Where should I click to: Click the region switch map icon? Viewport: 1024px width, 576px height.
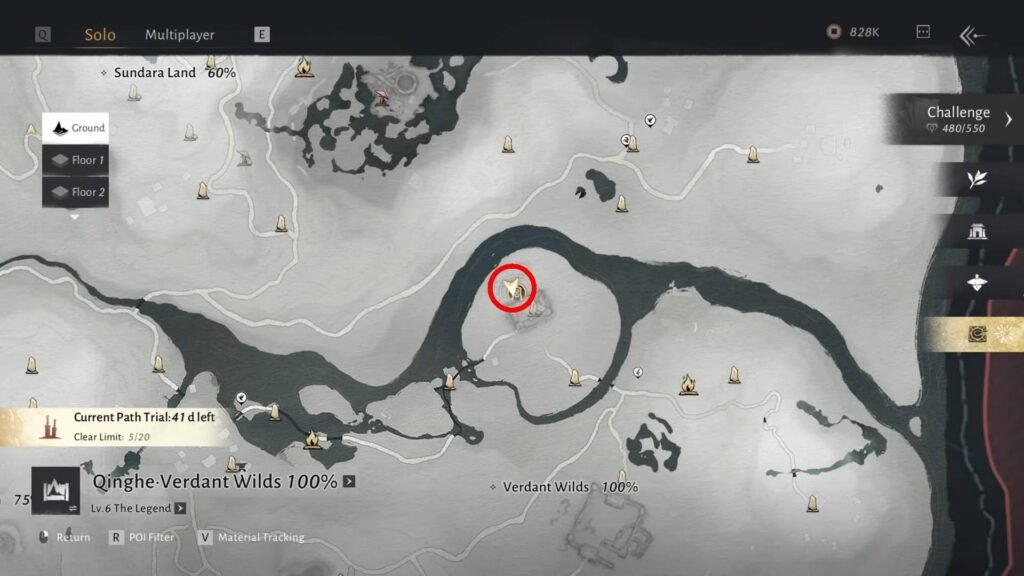click(56, 491)
